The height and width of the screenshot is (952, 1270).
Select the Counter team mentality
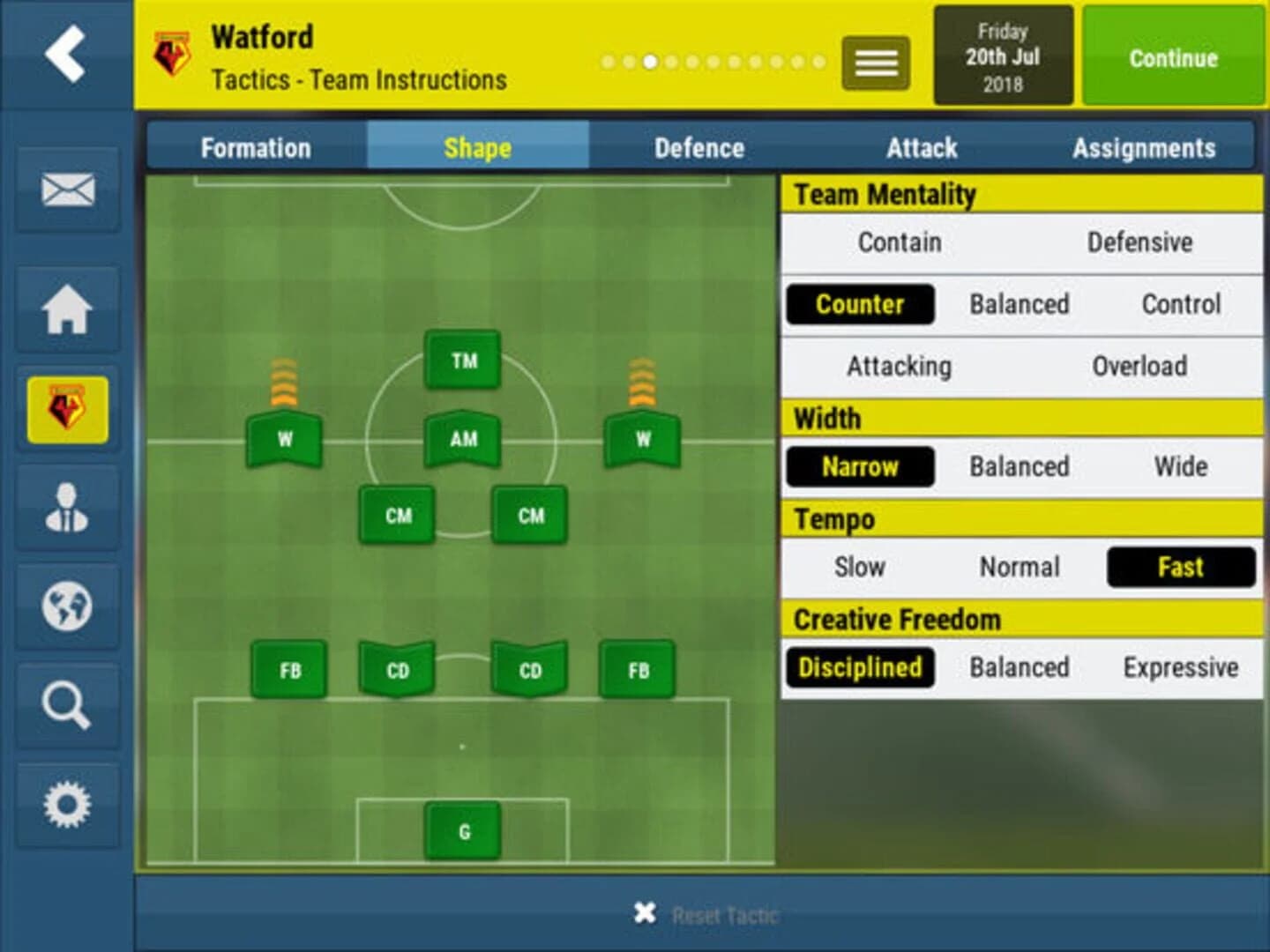859,303
